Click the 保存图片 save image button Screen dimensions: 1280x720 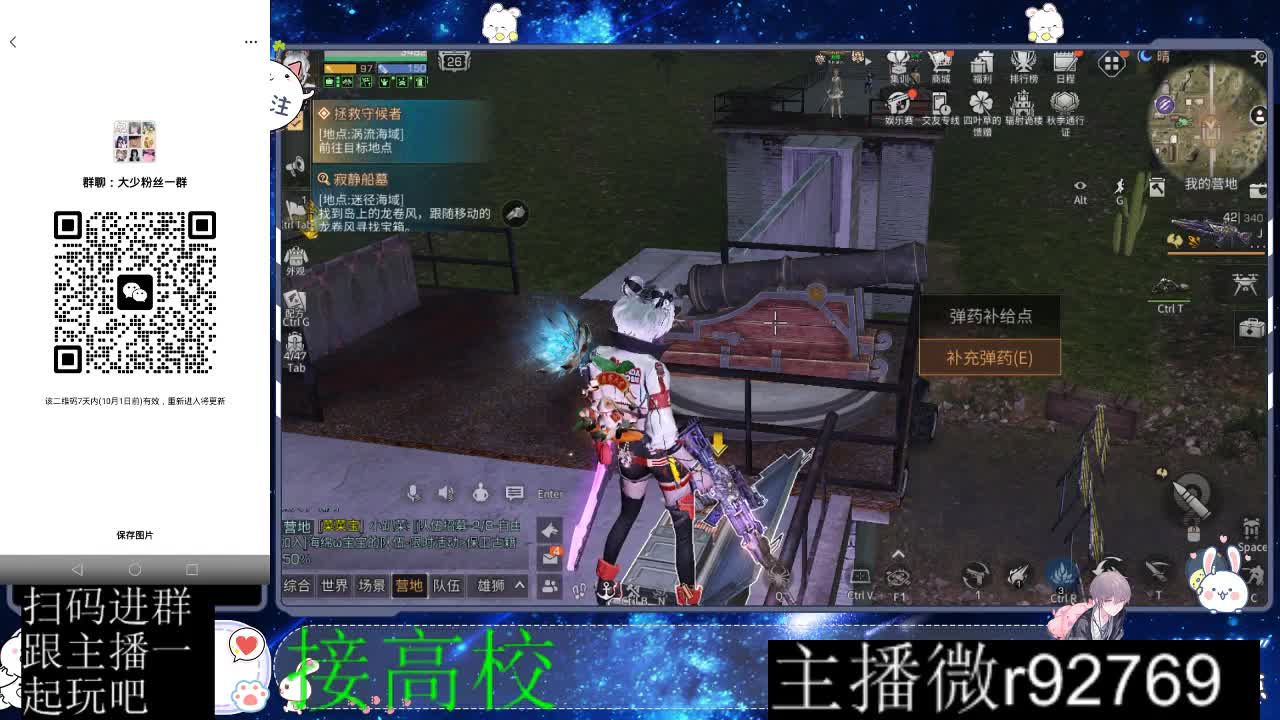coord(137,535)
